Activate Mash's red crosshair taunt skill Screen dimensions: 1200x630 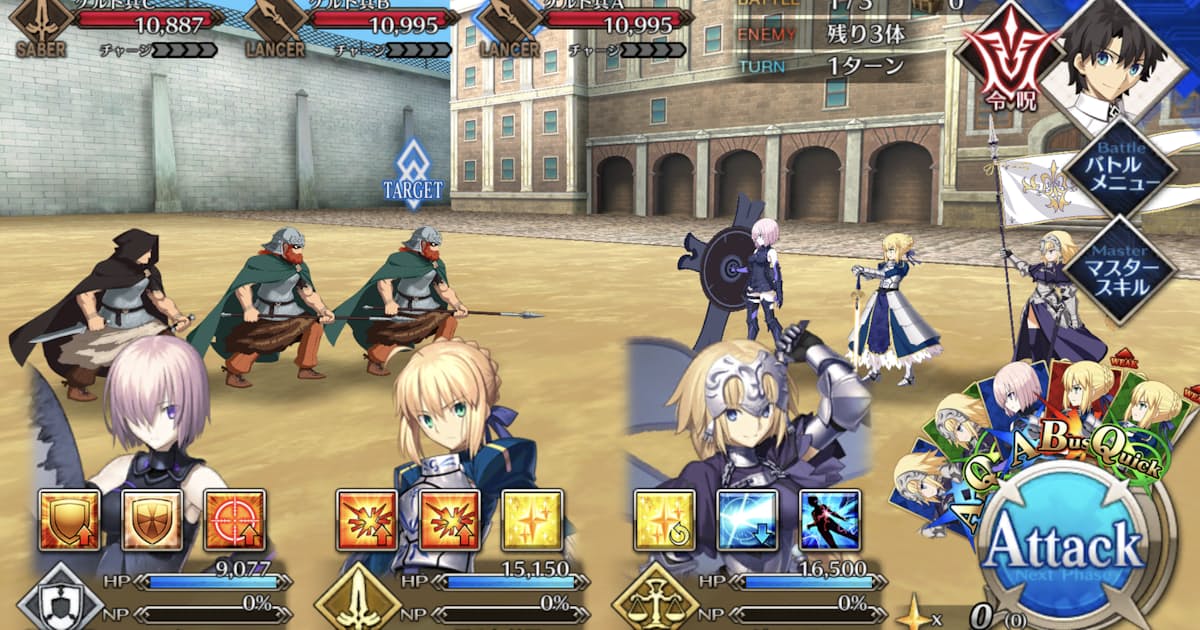point(234,520)
